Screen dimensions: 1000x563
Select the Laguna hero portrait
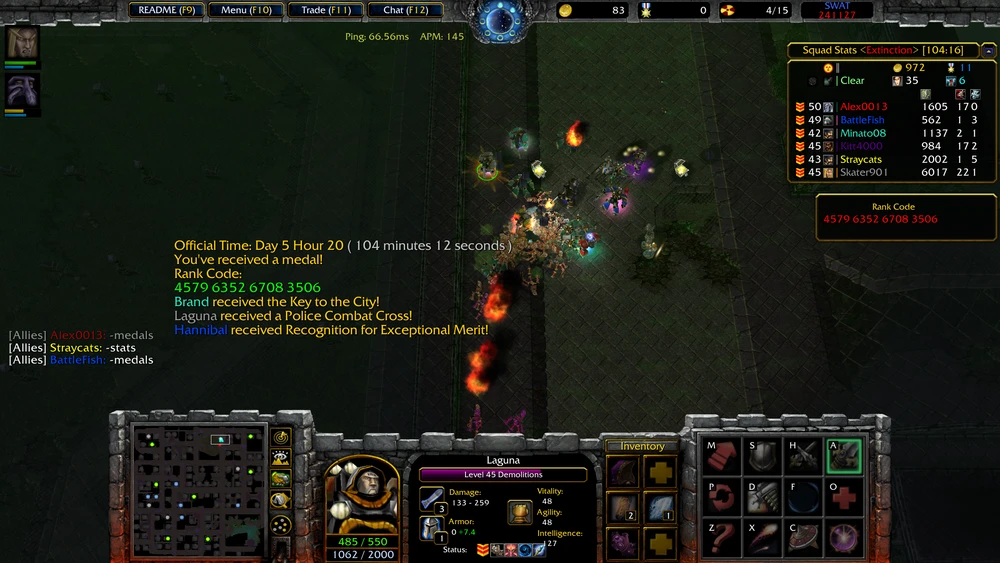360,494
